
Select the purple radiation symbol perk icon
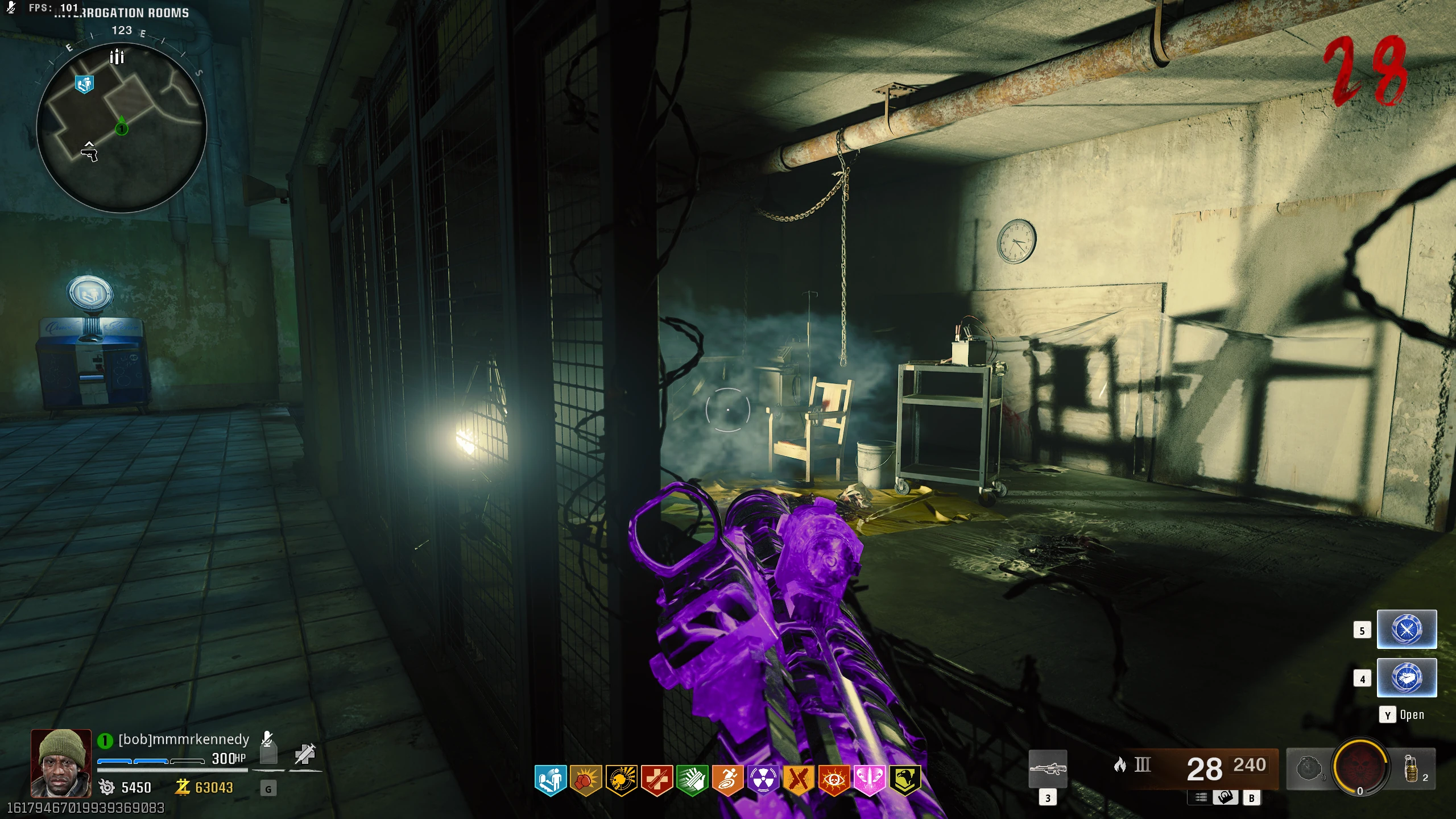coord(763,780)
